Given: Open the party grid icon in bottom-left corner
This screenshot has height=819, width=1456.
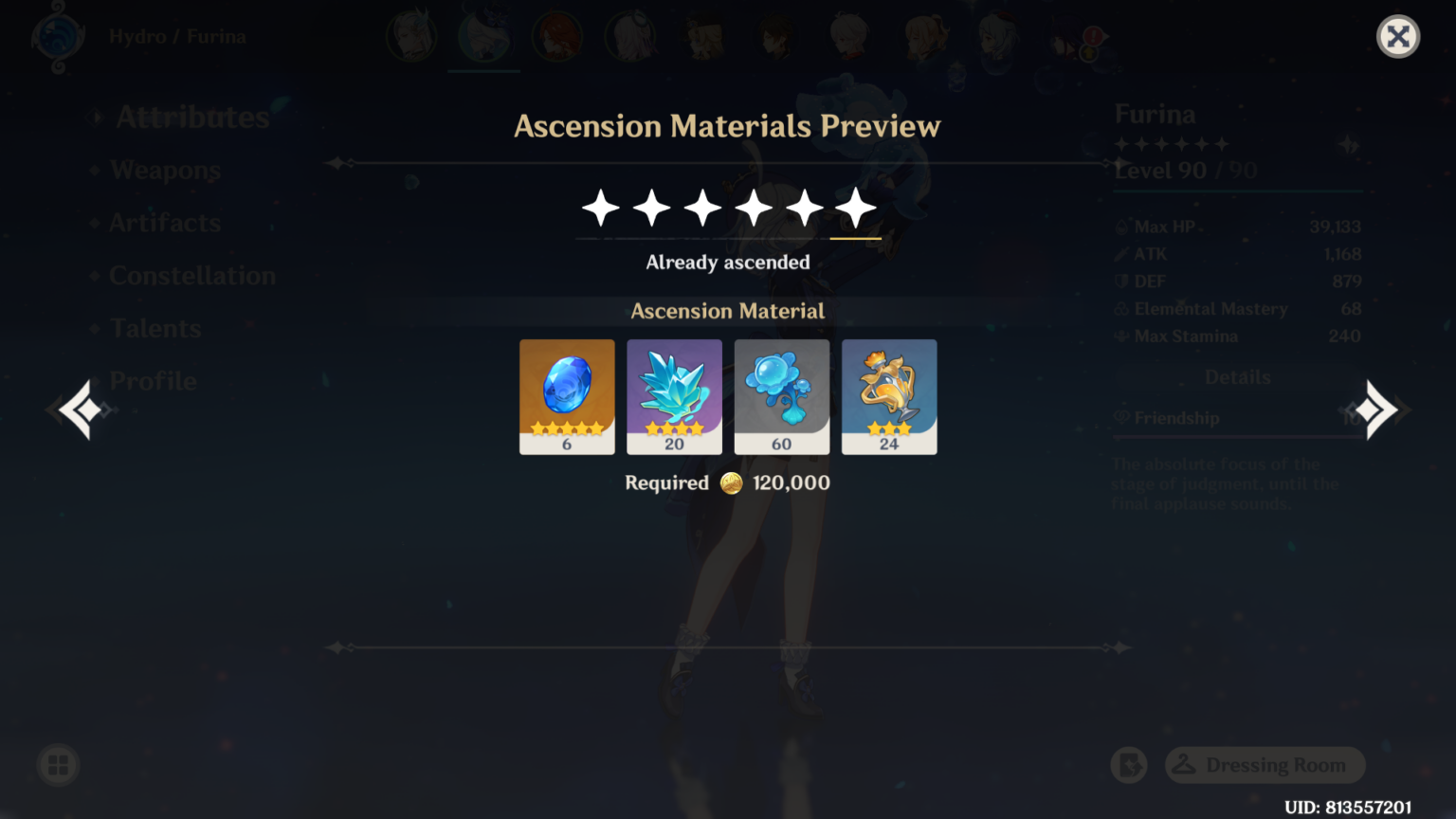Looking at the screenshot, I should [x=57, y=765].
